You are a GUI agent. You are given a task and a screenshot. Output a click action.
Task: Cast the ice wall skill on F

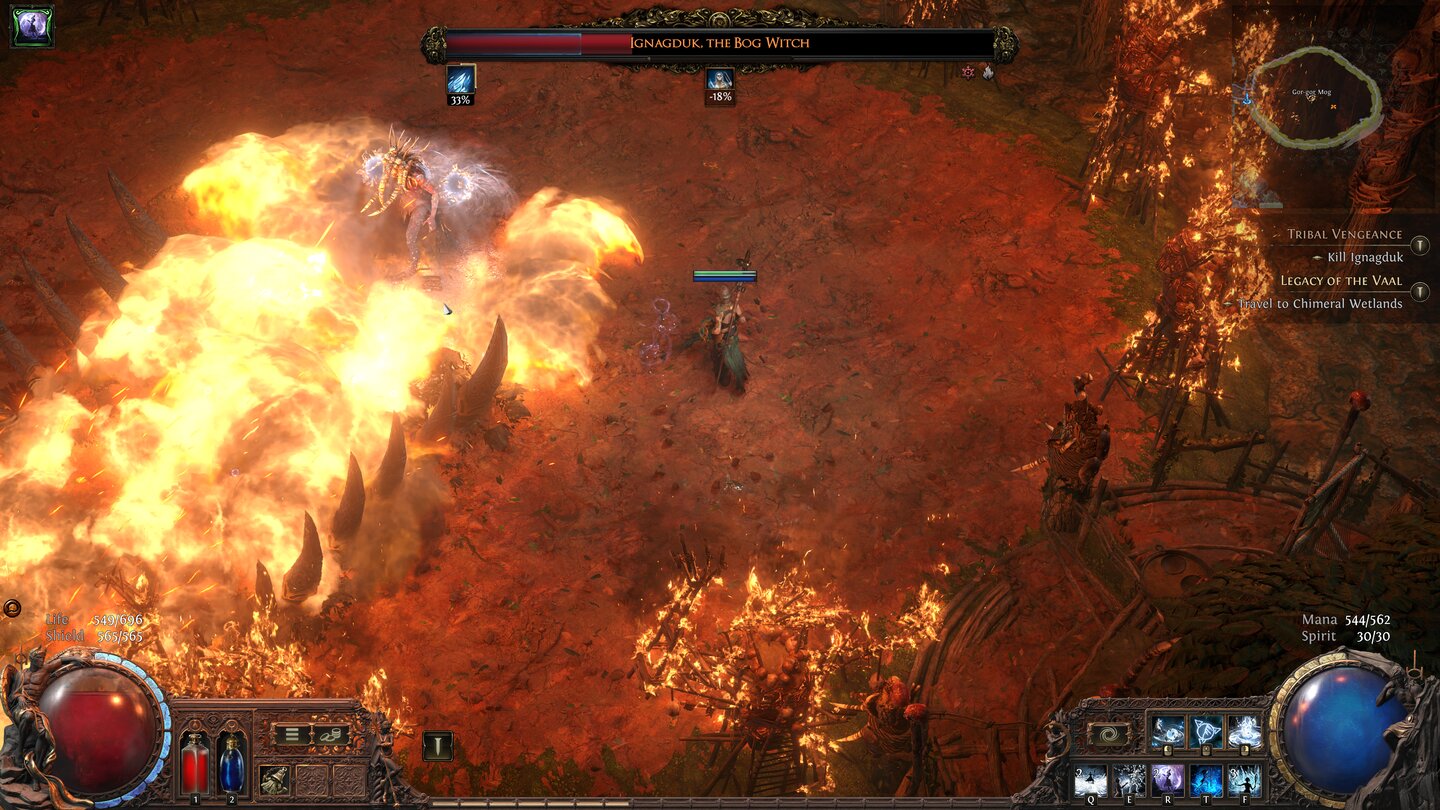(1244, 779)
